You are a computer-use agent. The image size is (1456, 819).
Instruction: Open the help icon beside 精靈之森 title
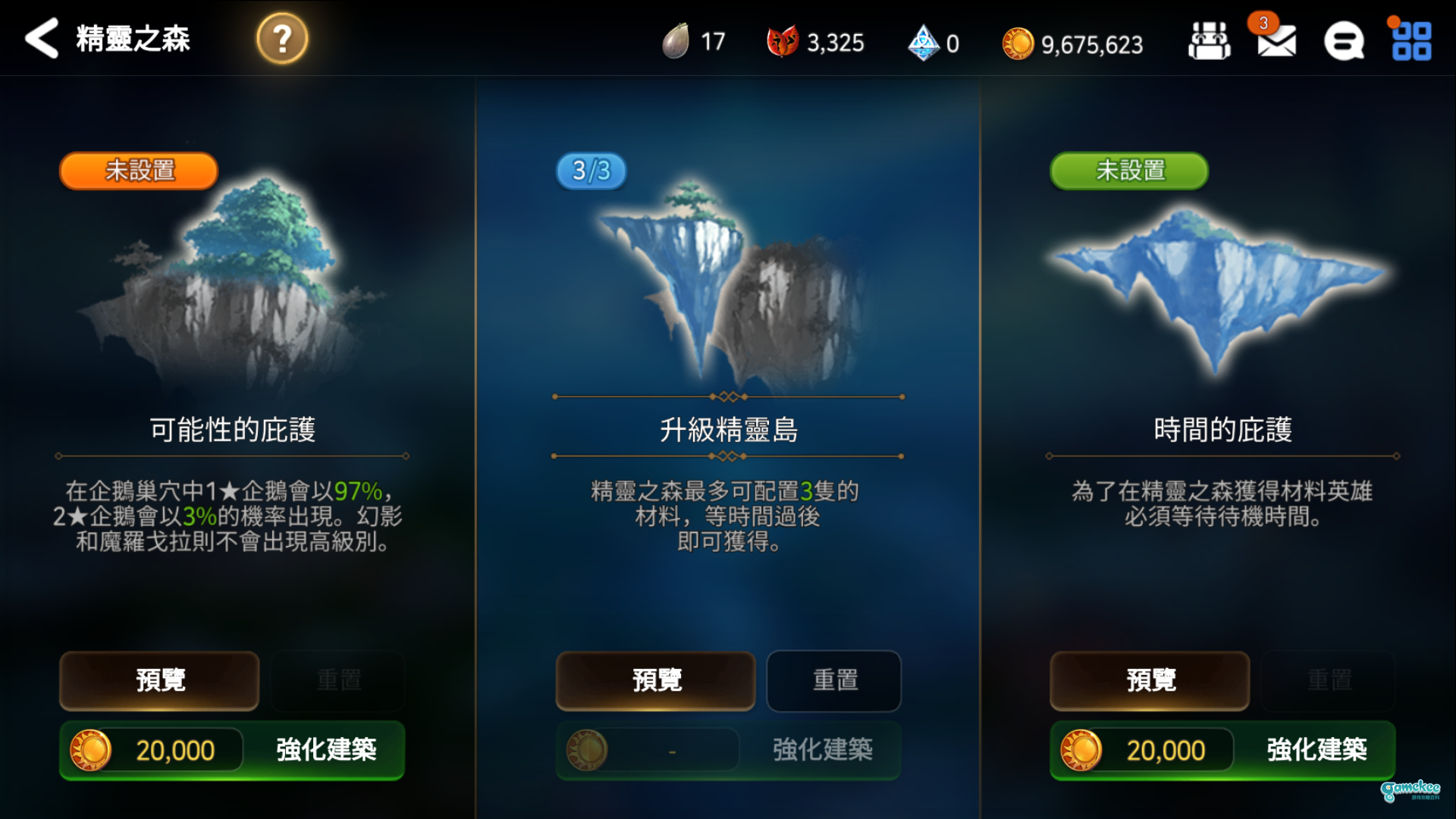click(x=281, y=39)
